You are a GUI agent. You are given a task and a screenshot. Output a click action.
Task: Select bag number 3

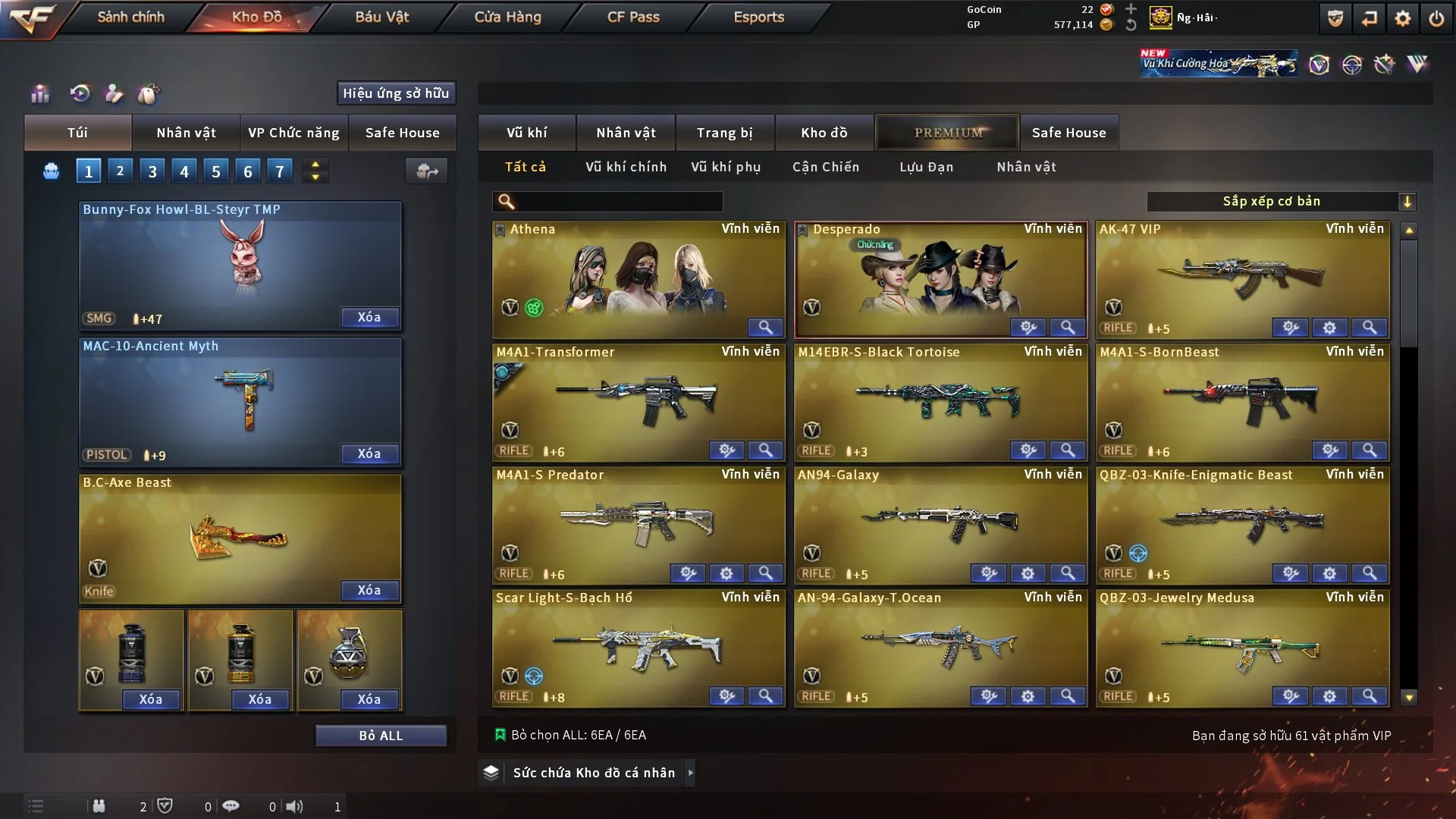tap(152, 171)
